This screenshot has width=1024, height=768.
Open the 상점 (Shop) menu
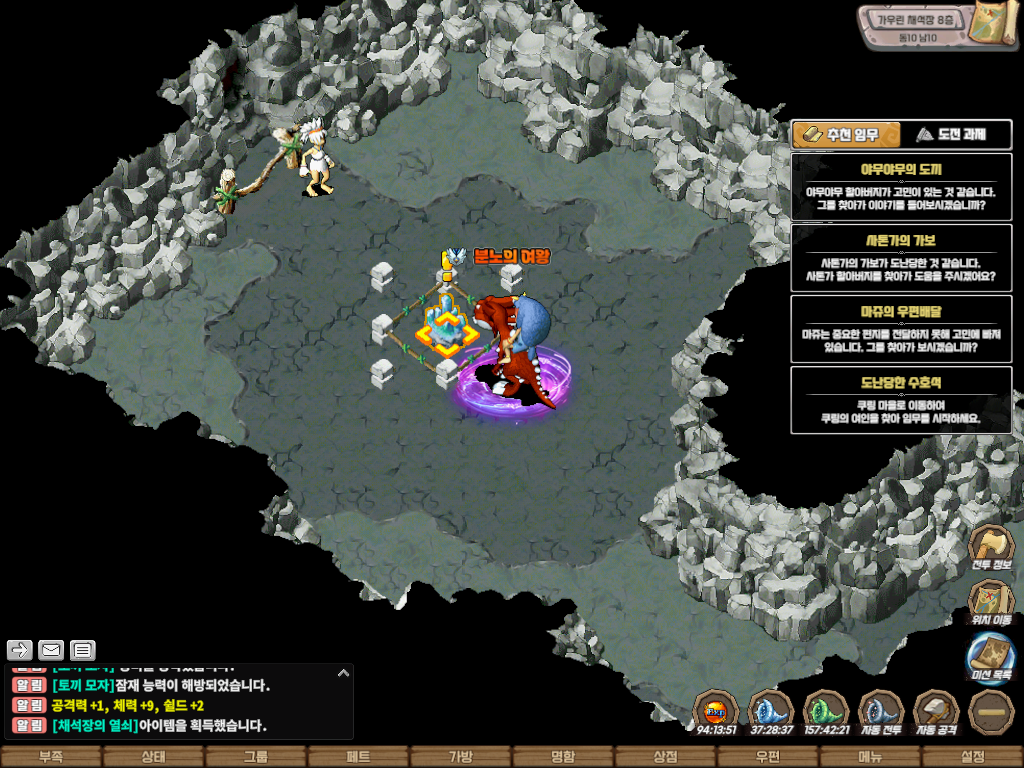[x=665, y=757]
